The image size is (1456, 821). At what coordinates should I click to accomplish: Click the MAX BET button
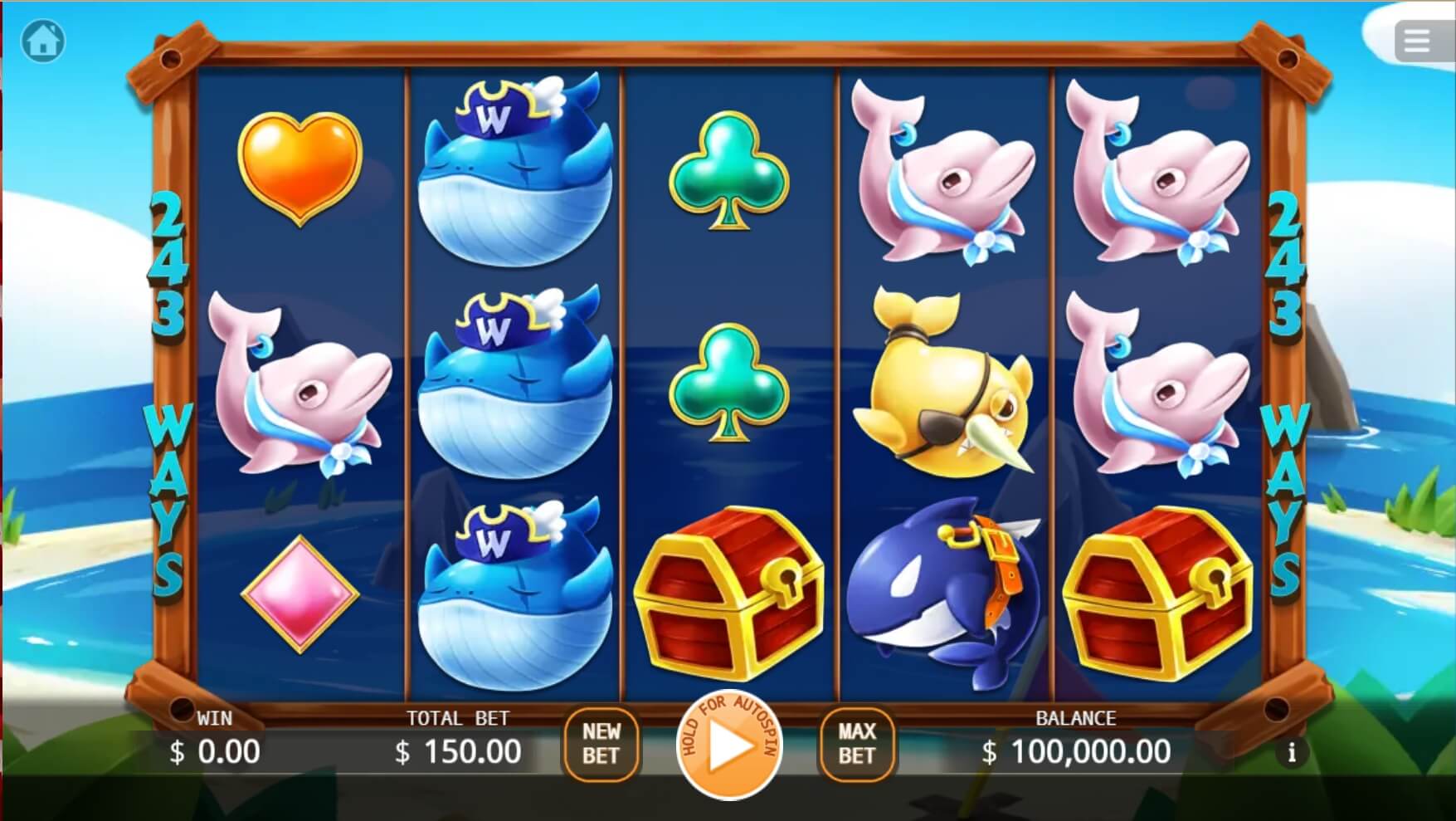(x=857, y=743)
